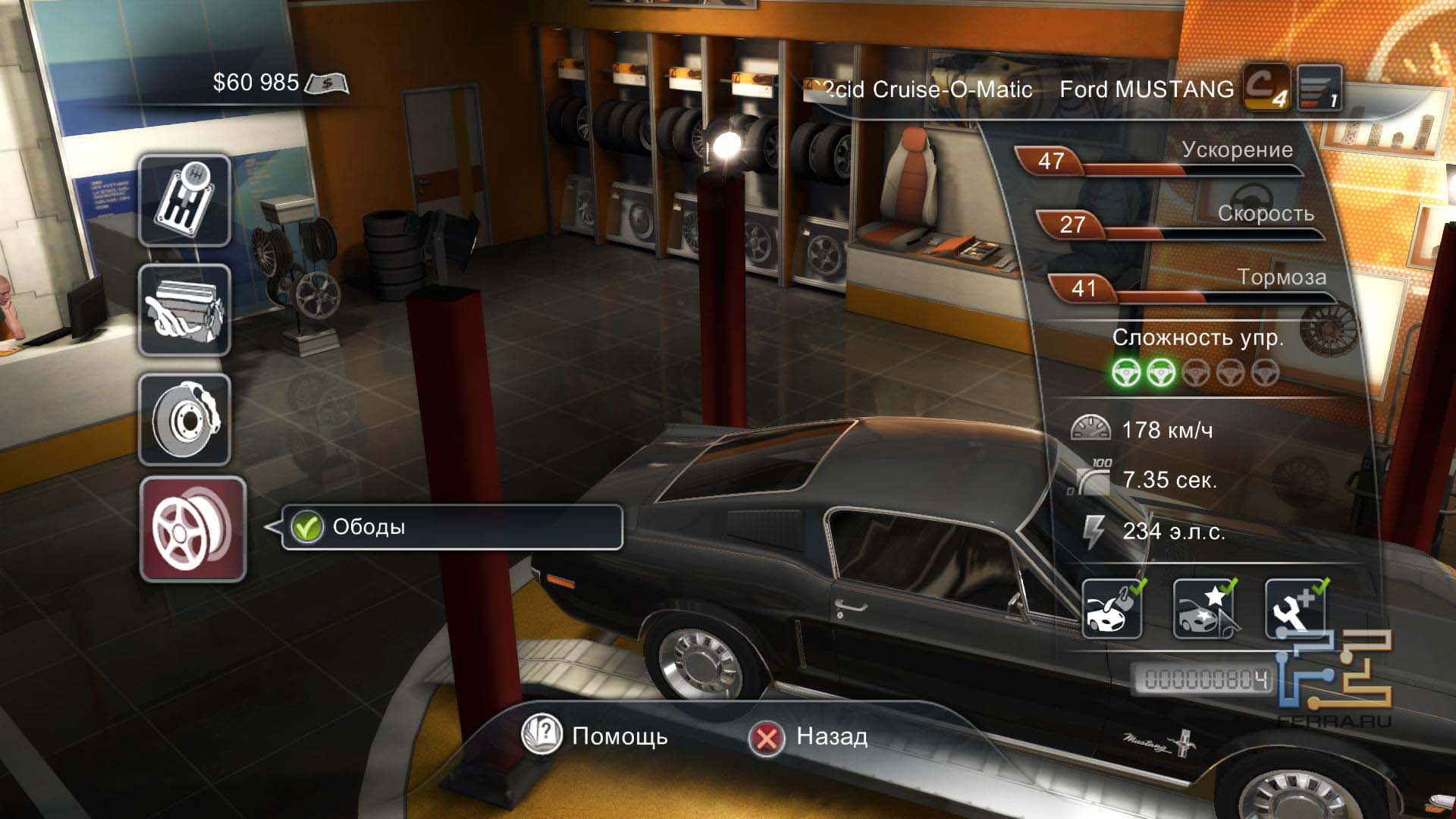This screenshot has width=1456, height=819.
Task: Select the highlighted wheel rims category
Action: [193, 529]
